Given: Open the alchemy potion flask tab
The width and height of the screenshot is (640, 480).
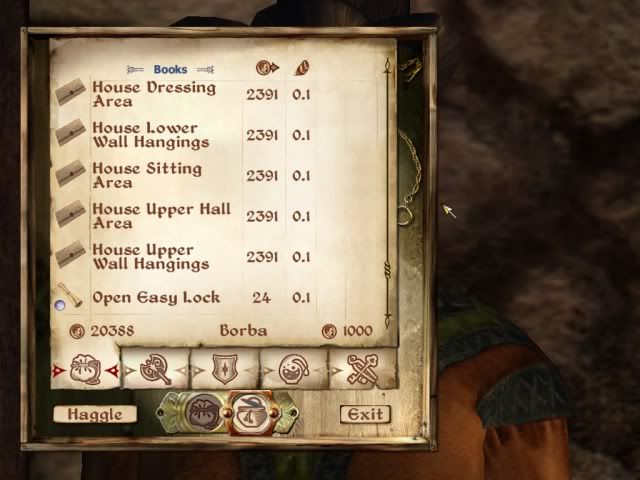Looking at the screenshot, I should 292,369.
